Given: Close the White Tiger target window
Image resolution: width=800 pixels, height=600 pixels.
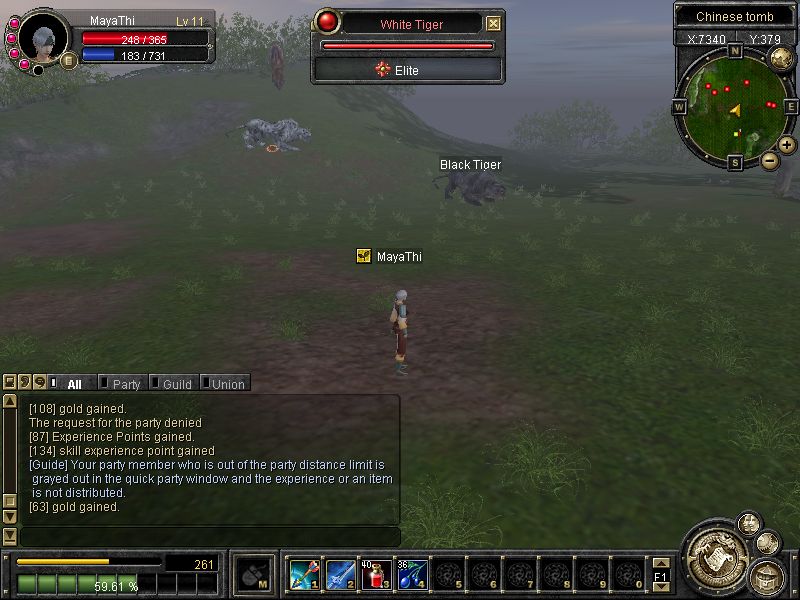Looking at the screenshot, I should [x=493, y=24].
